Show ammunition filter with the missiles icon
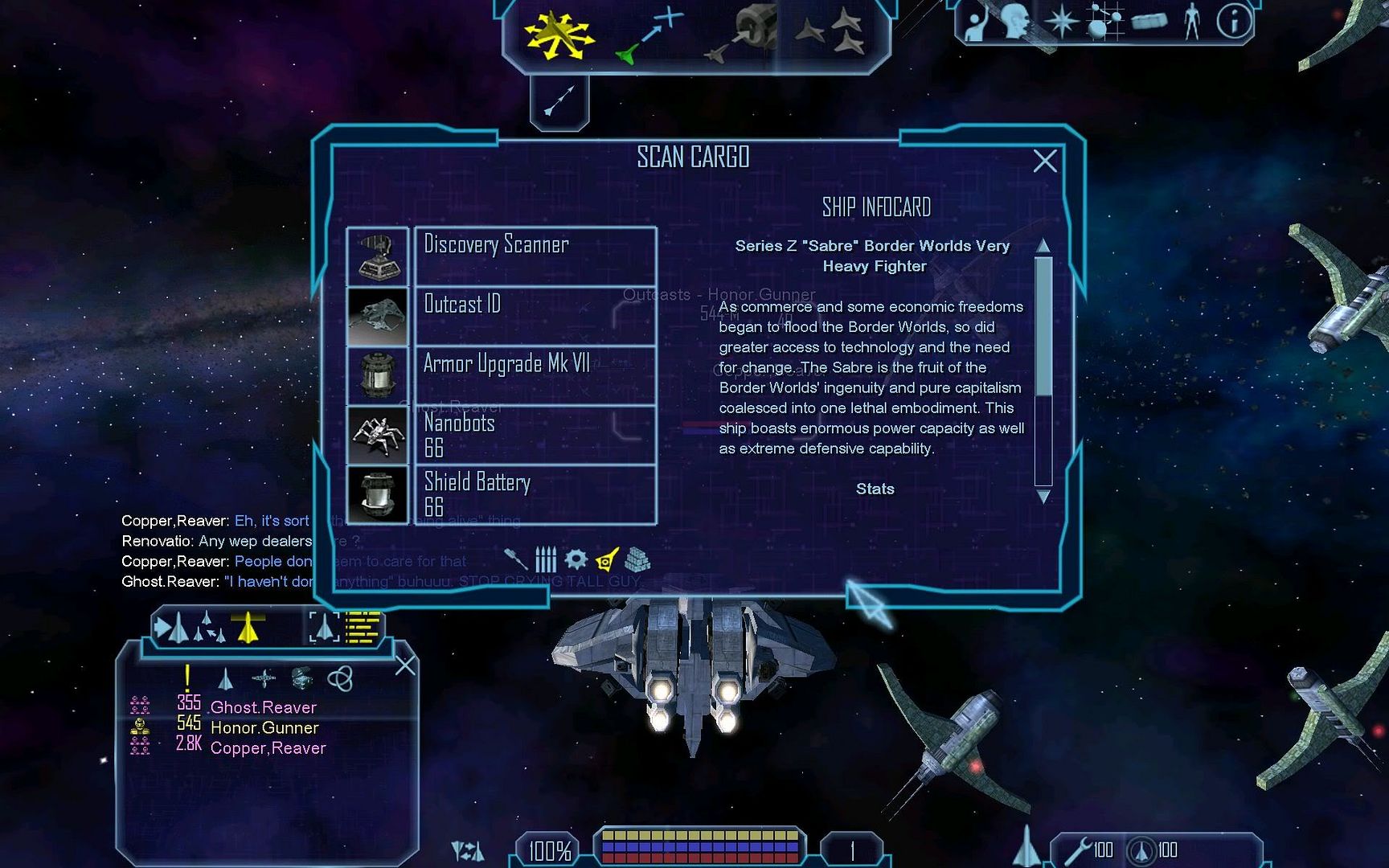 (546, 559)
